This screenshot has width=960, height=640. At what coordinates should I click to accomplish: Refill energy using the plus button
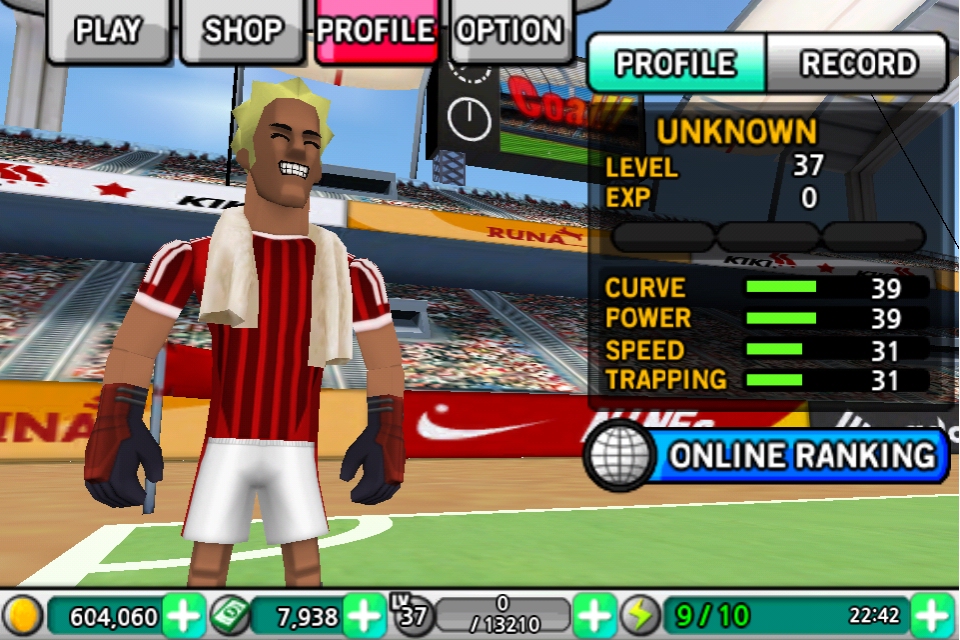click(x=932, y=614)
